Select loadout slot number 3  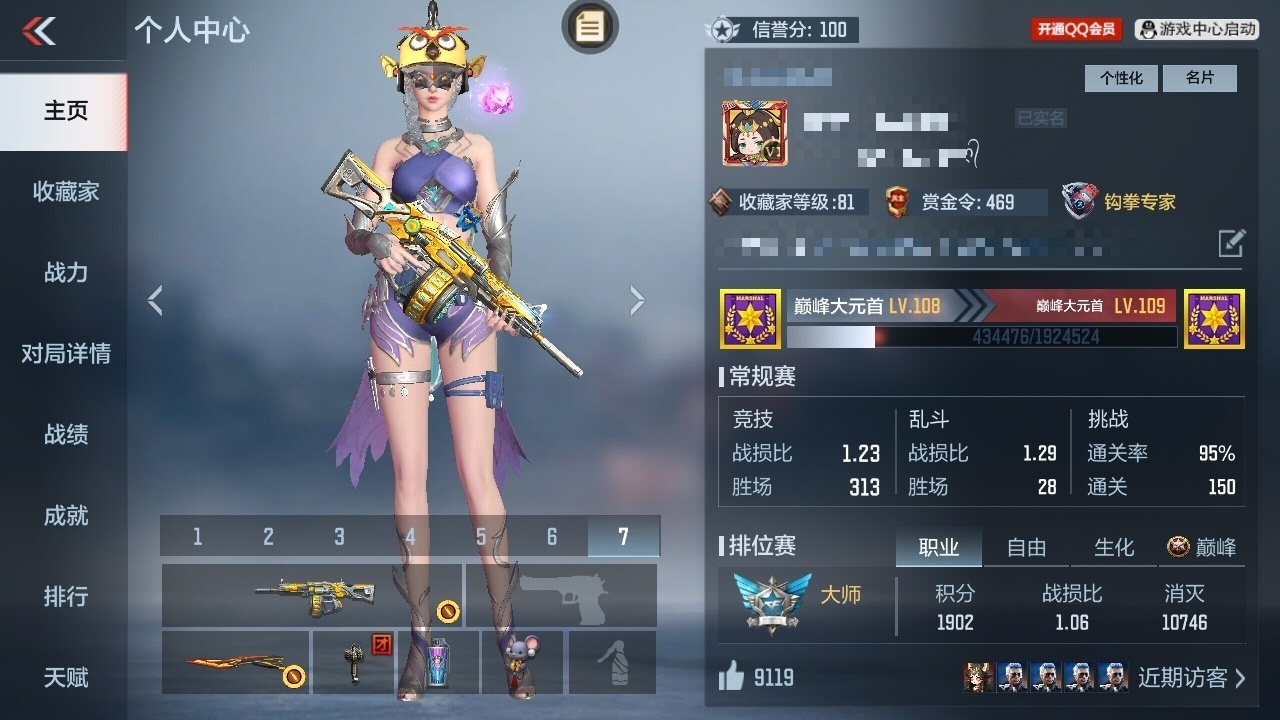click(x=339, y=537)
